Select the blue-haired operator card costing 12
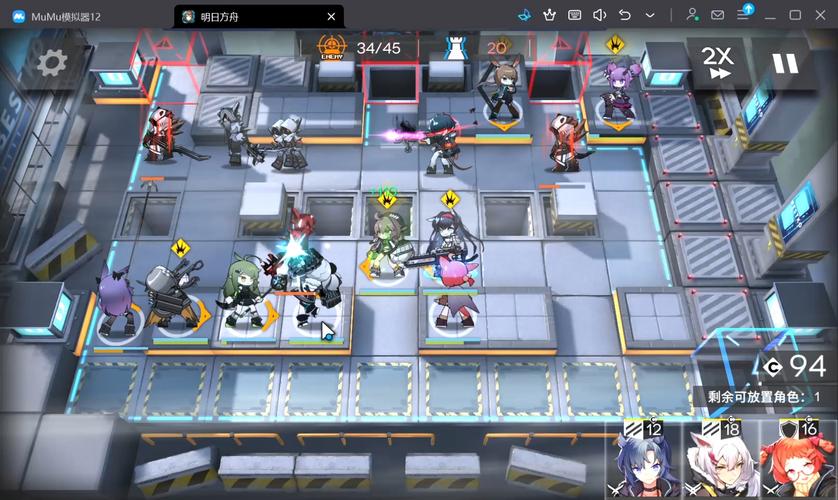This screenshot has height=500, width=838. point(643,462)
